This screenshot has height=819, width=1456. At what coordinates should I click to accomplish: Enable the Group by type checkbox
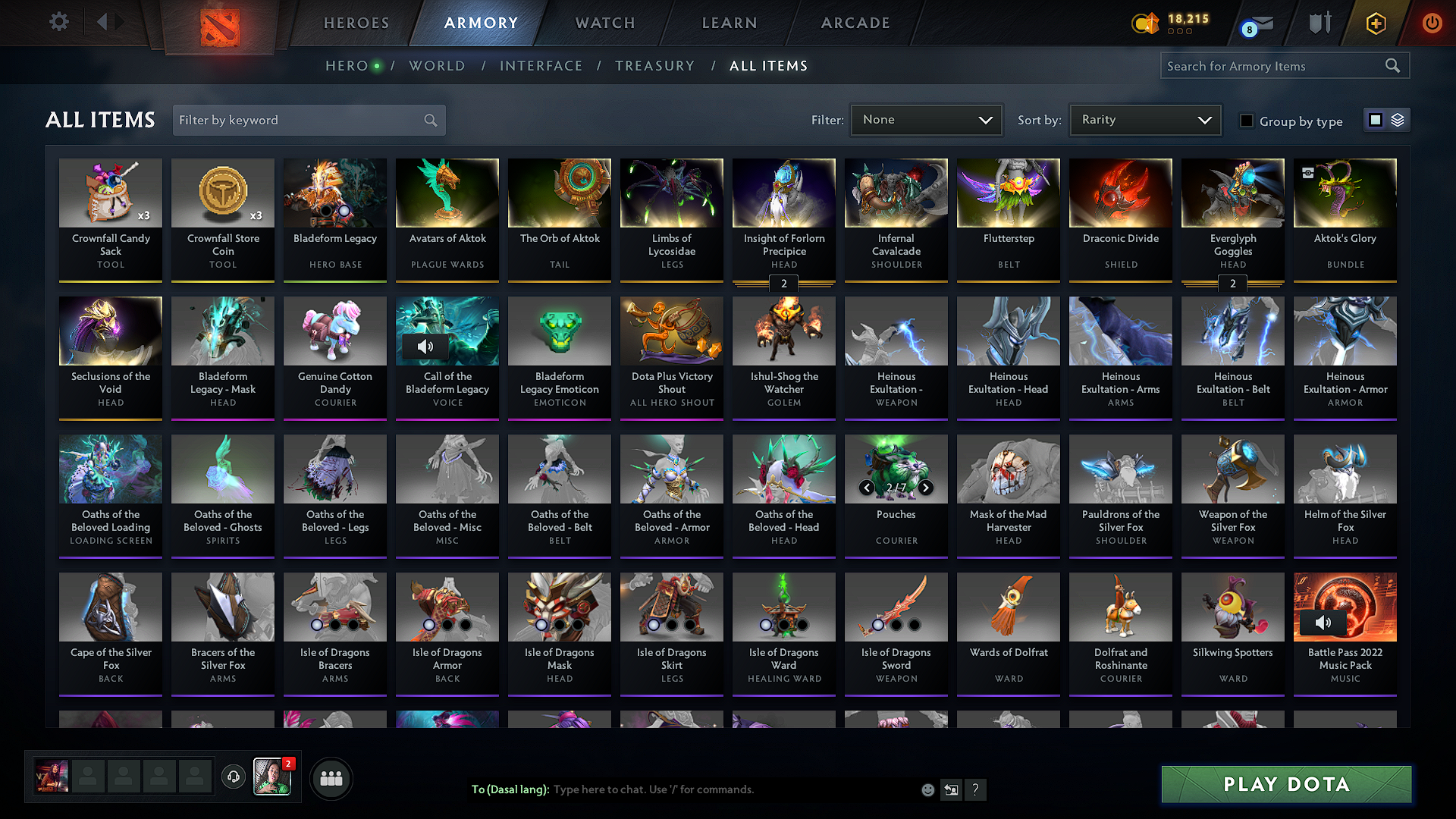point(1246,121)
